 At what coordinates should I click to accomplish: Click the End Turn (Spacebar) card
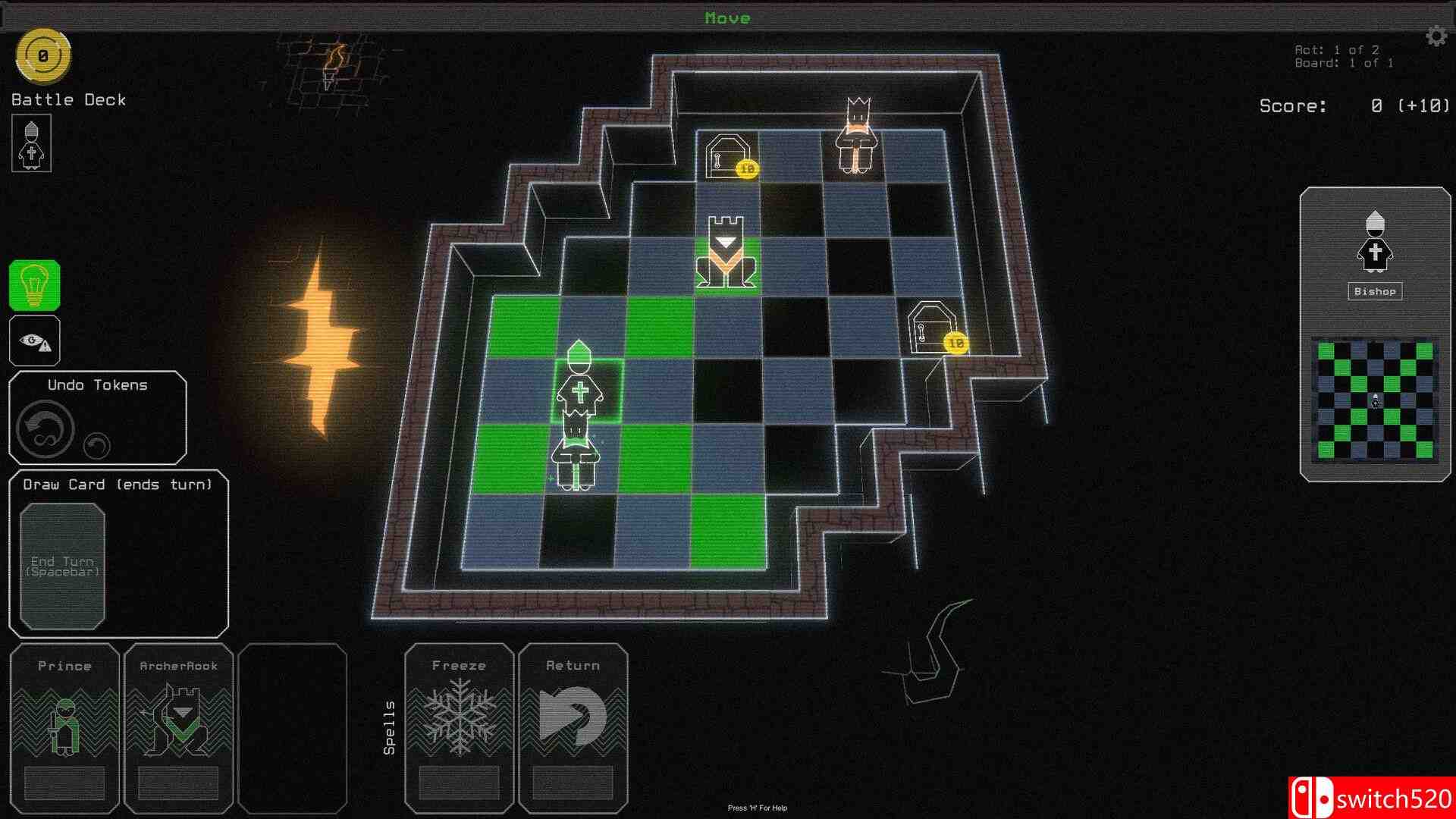point(63,566)
